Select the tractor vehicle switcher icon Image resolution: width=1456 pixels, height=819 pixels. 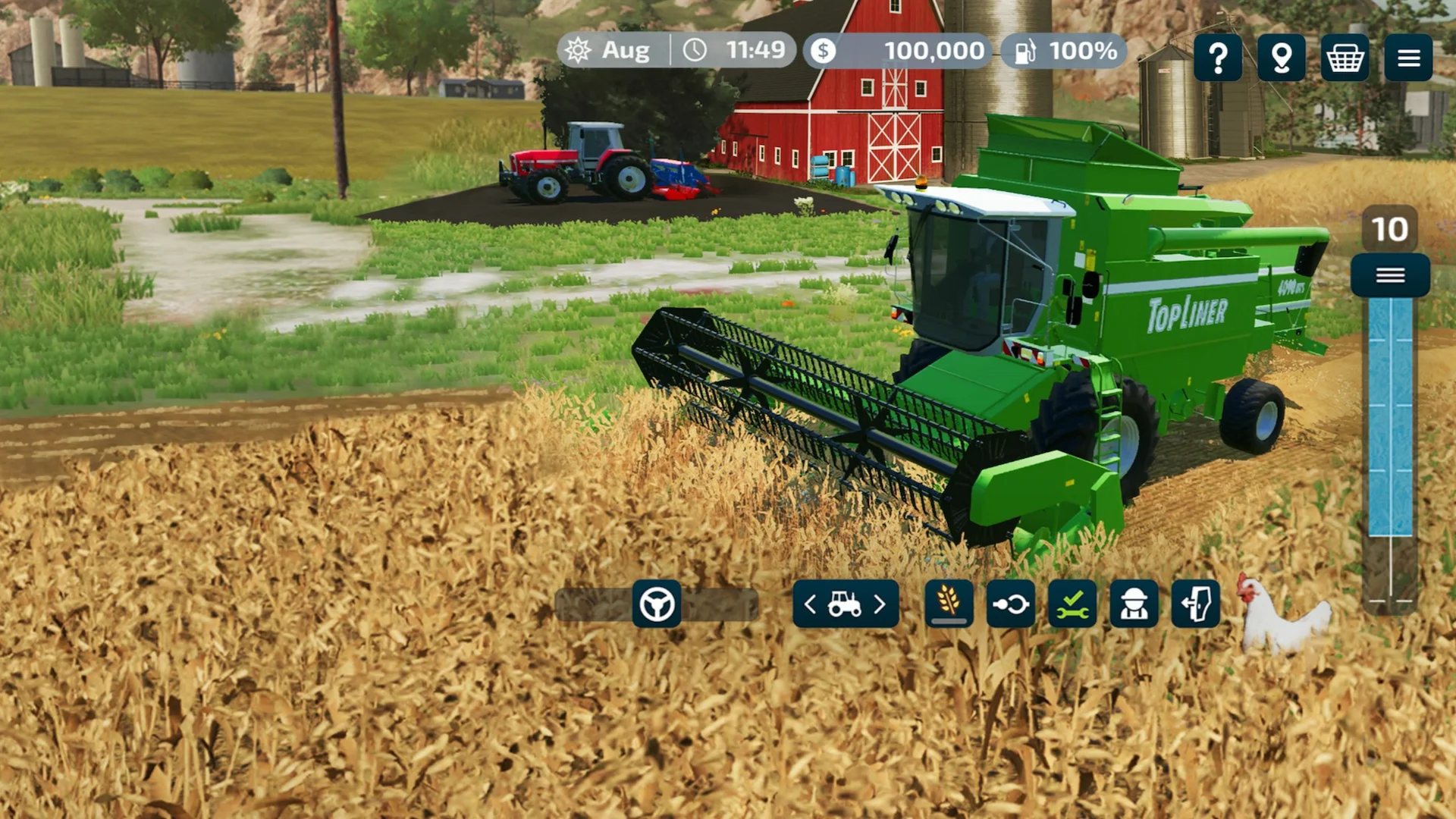[845, 604]
